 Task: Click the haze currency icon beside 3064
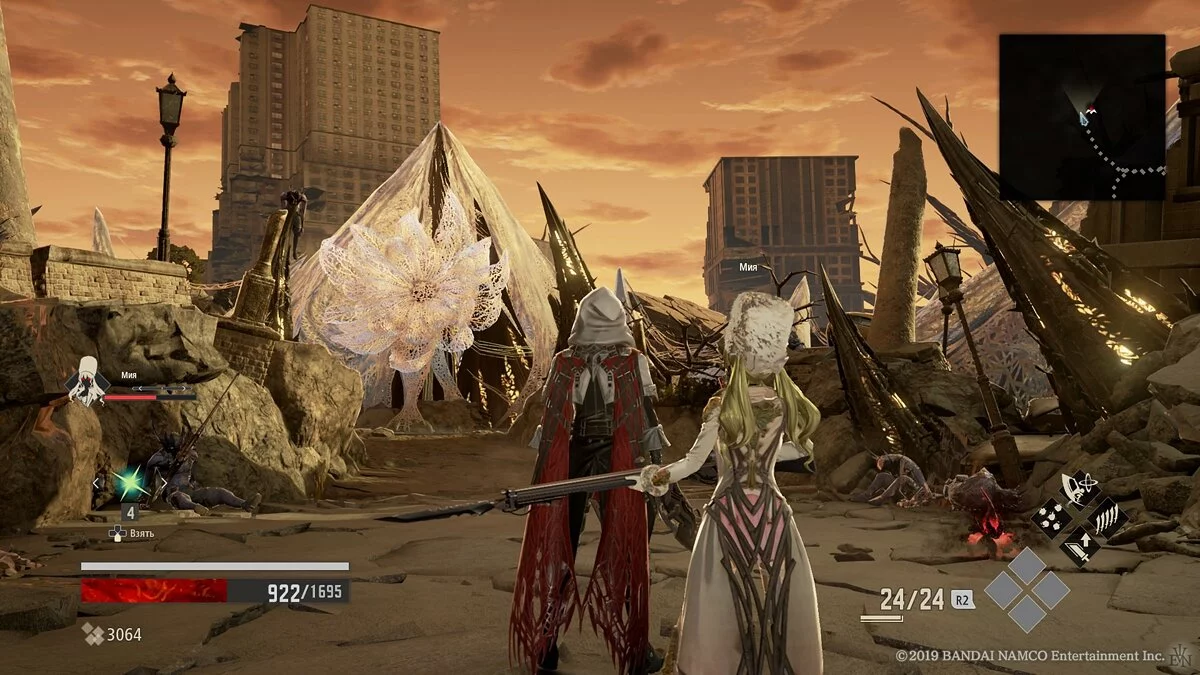coord(92,634)
